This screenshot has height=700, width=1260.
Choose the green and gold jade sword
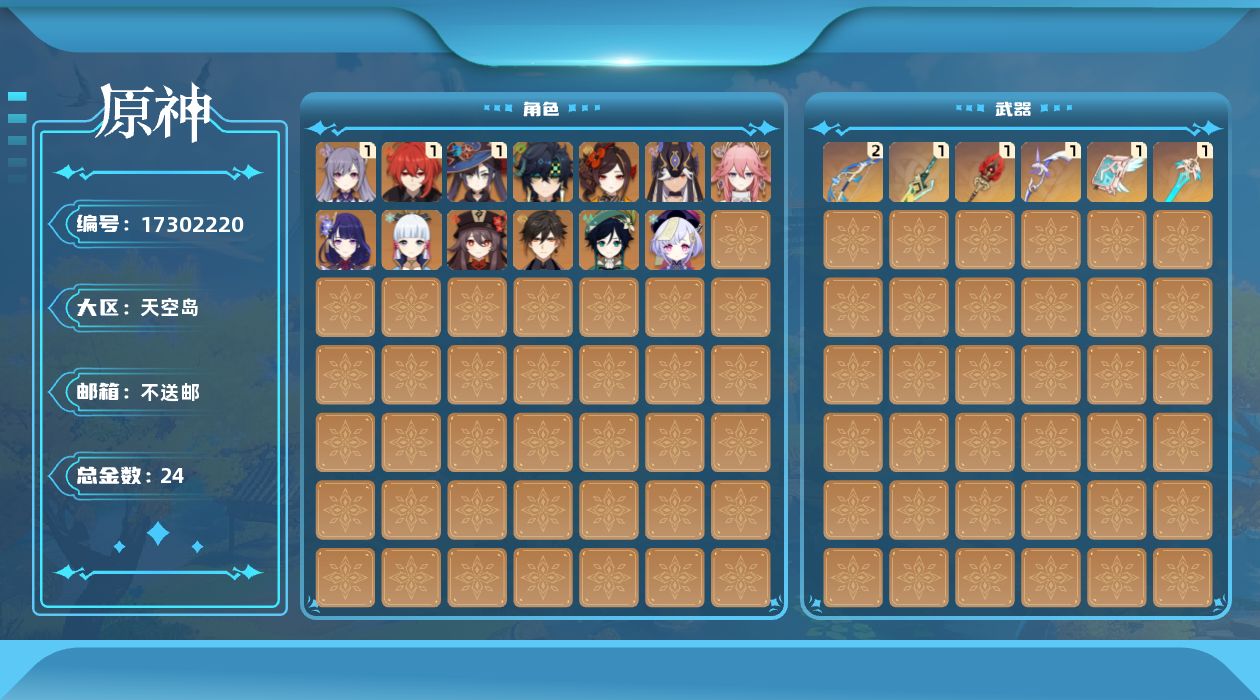(919, 172)
